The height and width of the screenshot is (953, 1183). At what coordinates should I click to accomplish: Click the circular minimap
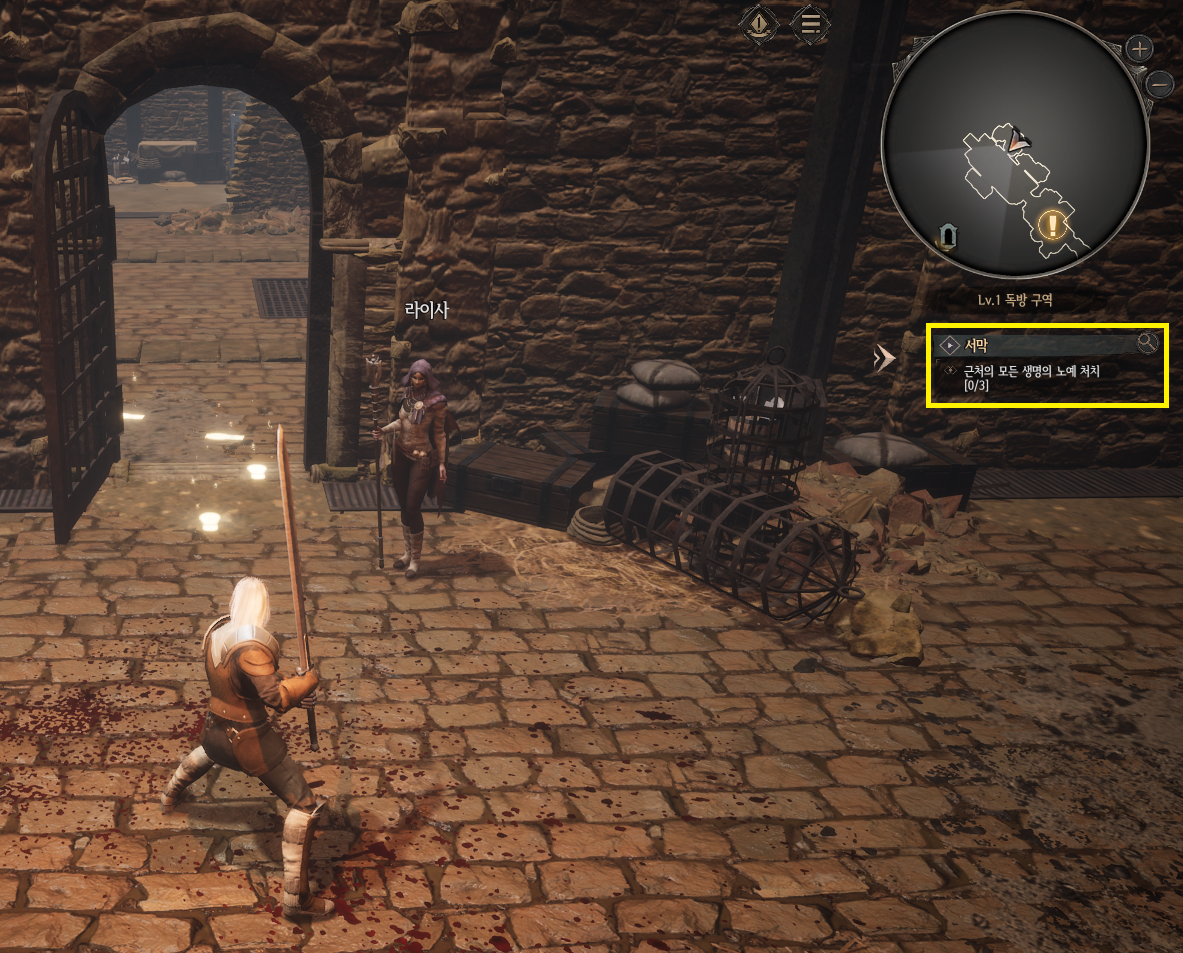point(1012,150)
